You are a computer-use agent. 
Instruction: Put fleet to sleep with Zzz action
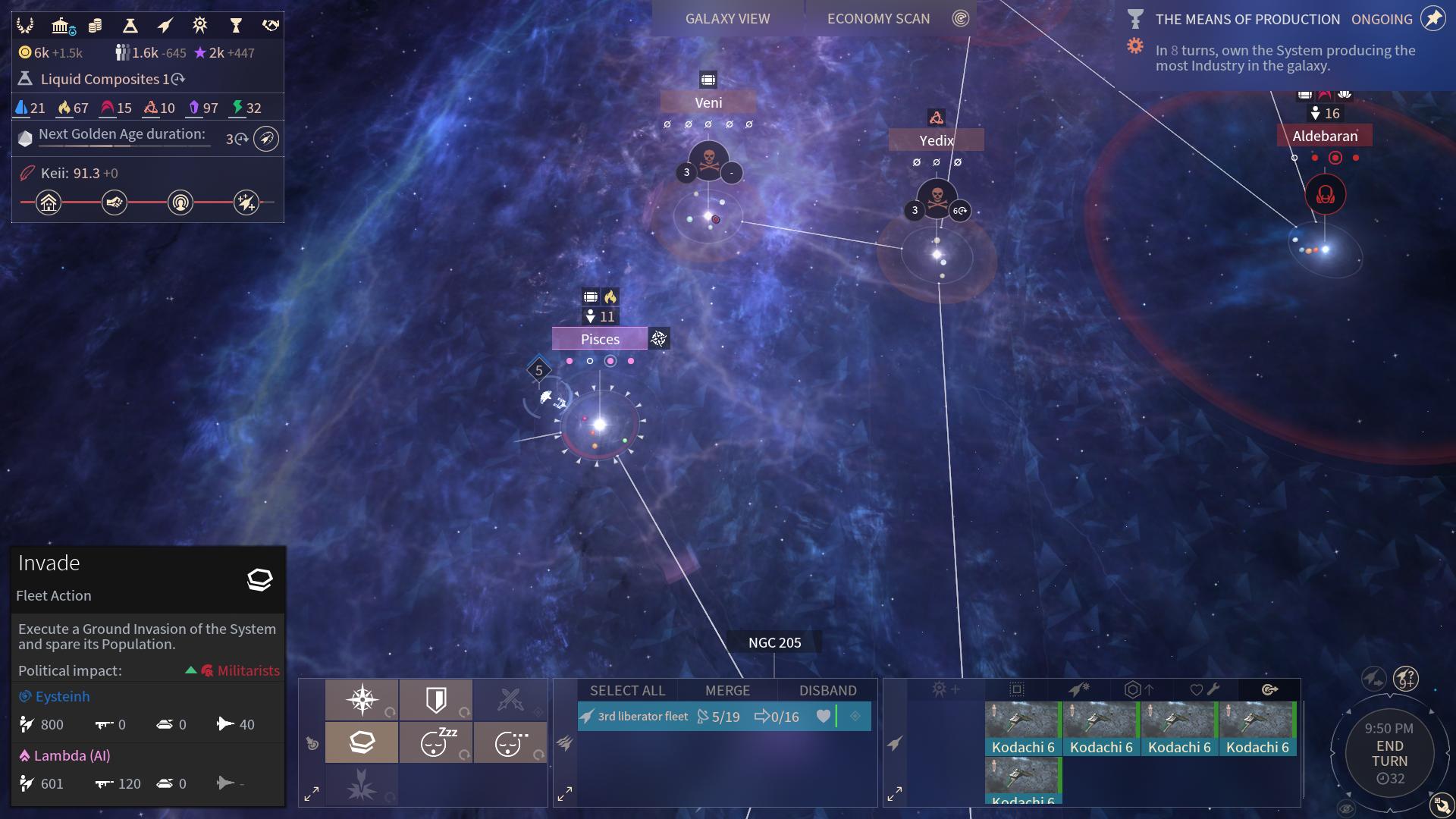pos(436,742)
